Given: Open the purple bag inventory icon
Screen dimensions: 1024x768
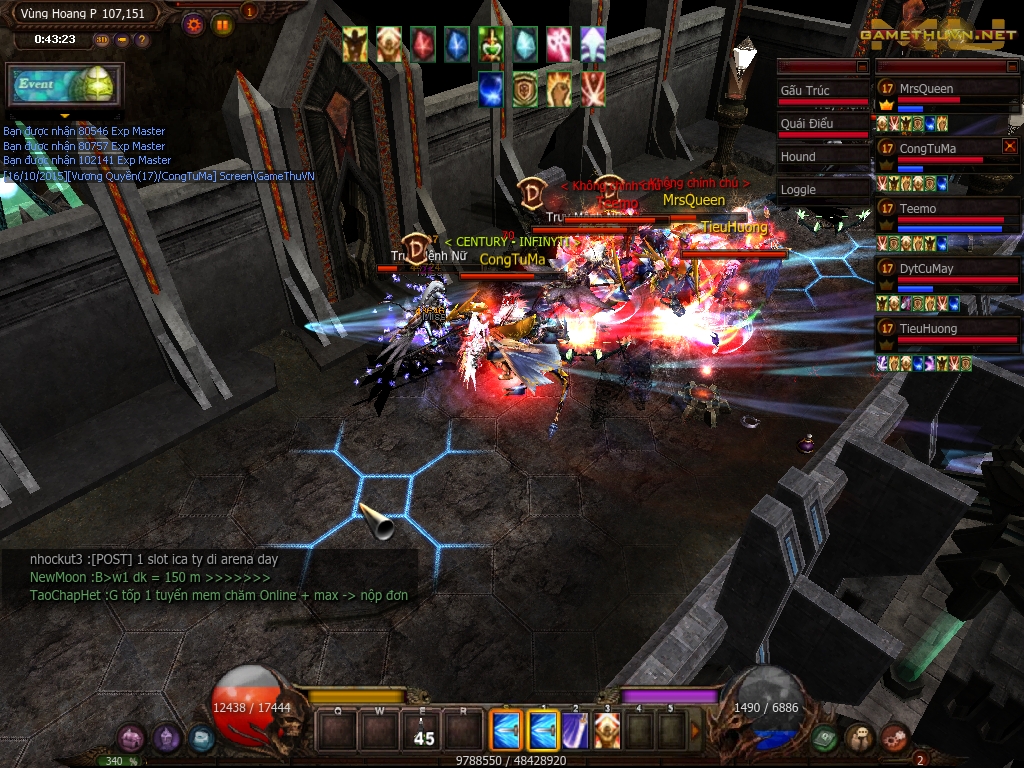Looking at the screenshot, I should [x=131, y=739].
